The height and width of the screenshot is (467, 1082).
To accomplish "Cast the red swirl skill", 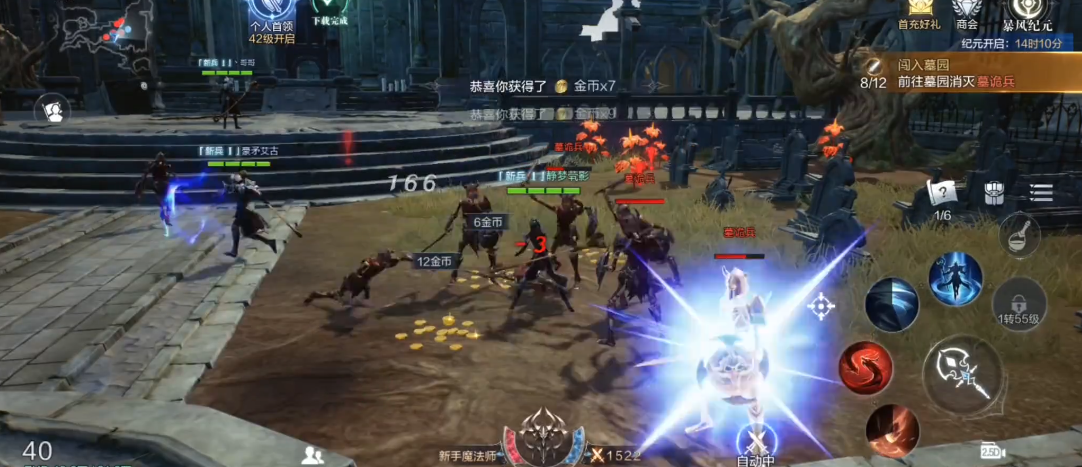I will coord(865,367).
